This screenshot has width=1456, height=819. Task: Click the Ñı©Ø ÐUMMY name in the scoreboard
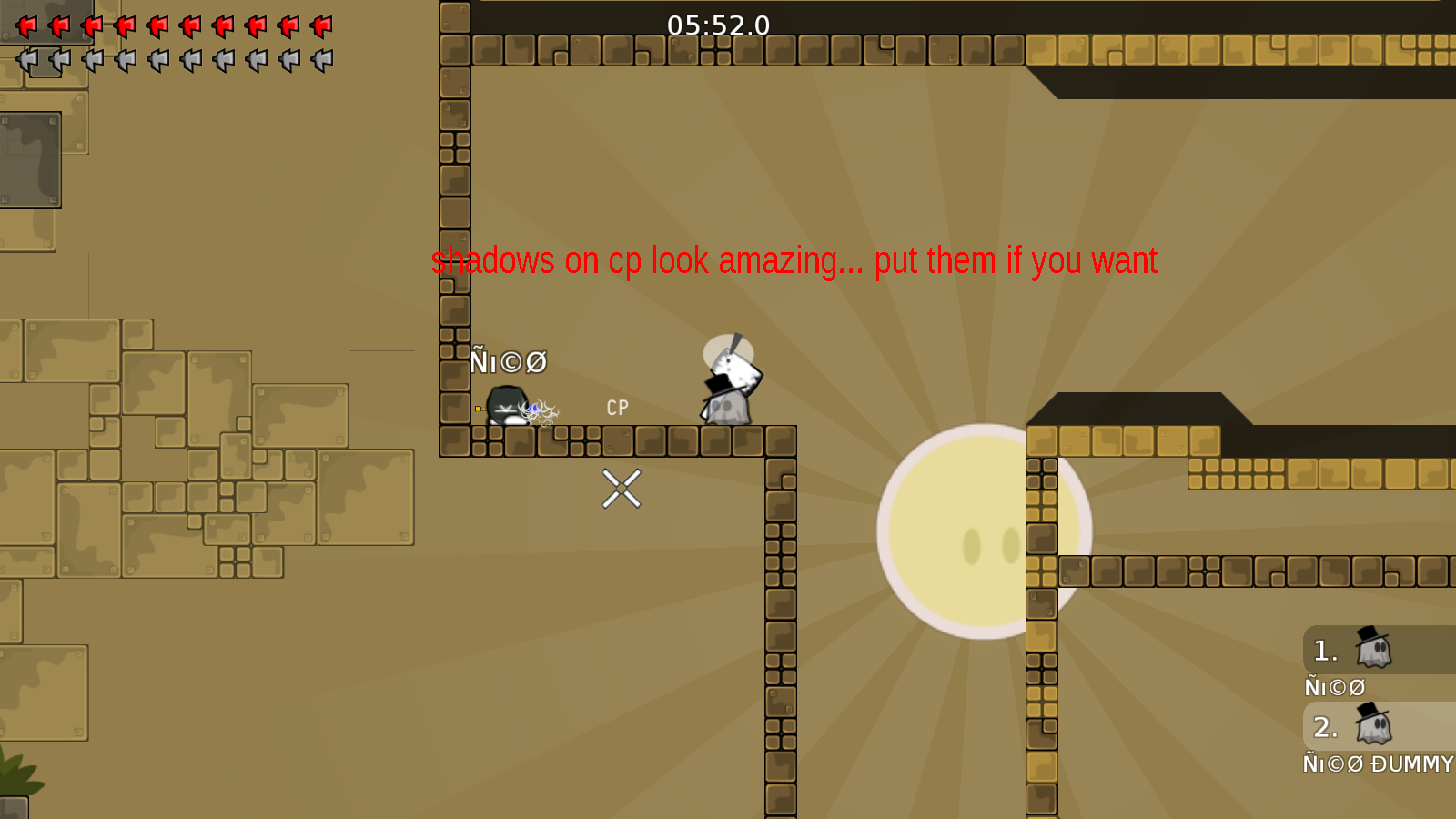[1379, 764]
